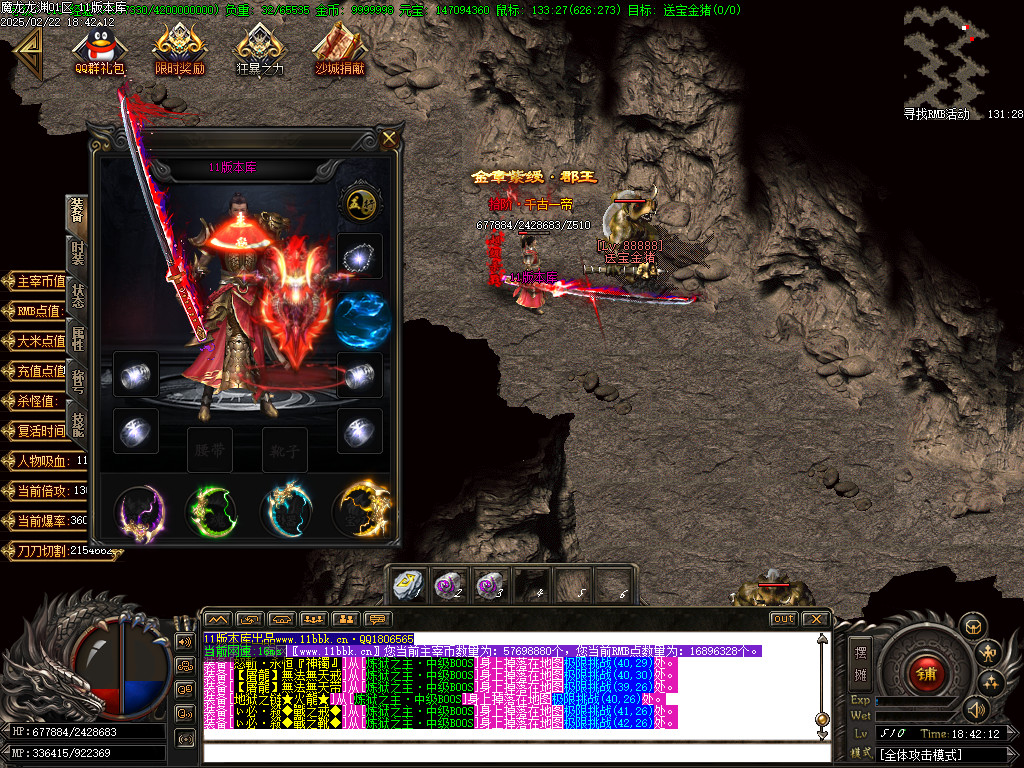Image resolution: width=1024 pixels, height=768 pixels.
Task: Select the blue swirling orb equipment slot
Action: coord(362,319)
